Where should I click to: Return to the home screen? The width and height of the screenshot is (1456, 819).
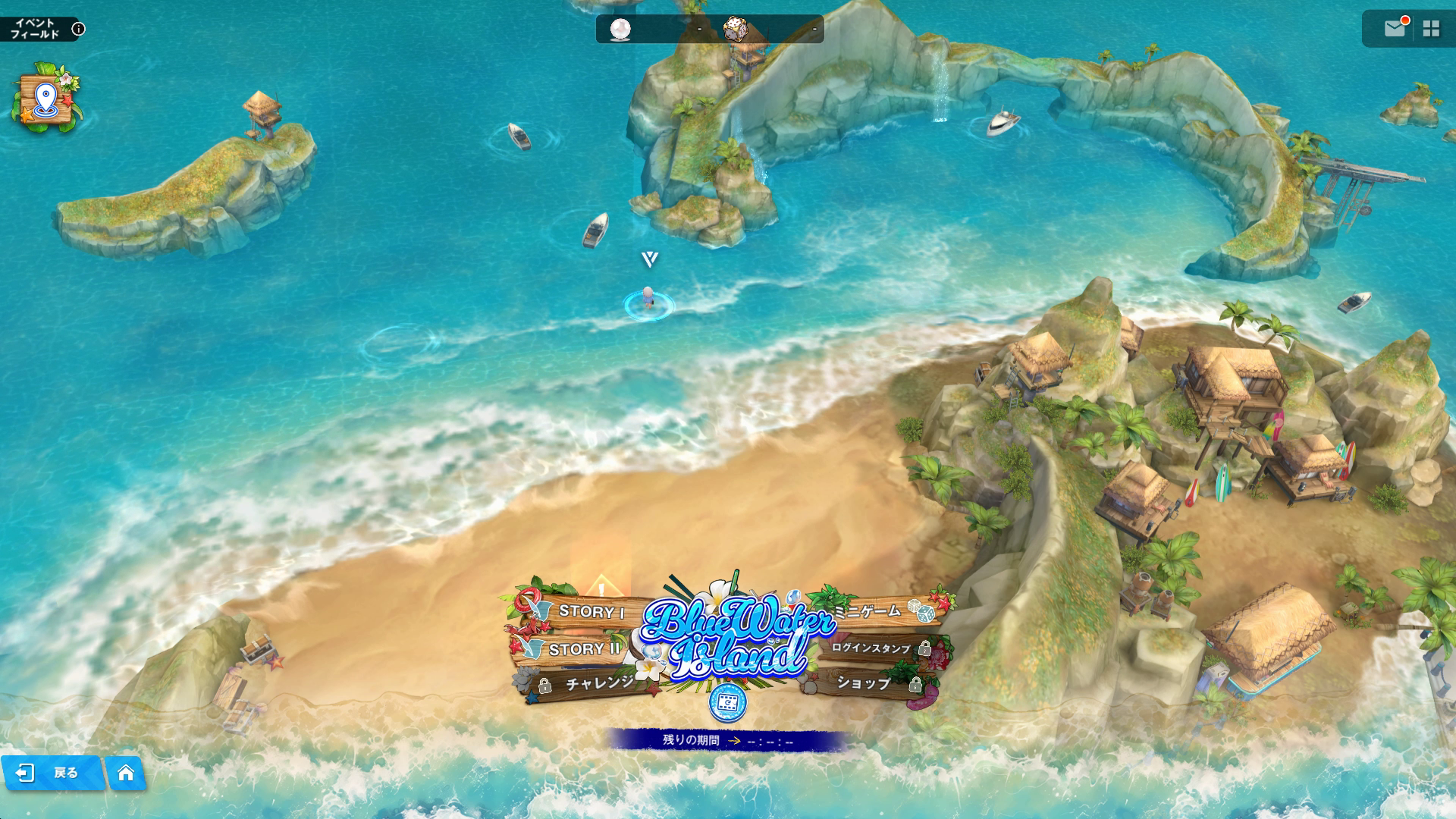[126, 773]
